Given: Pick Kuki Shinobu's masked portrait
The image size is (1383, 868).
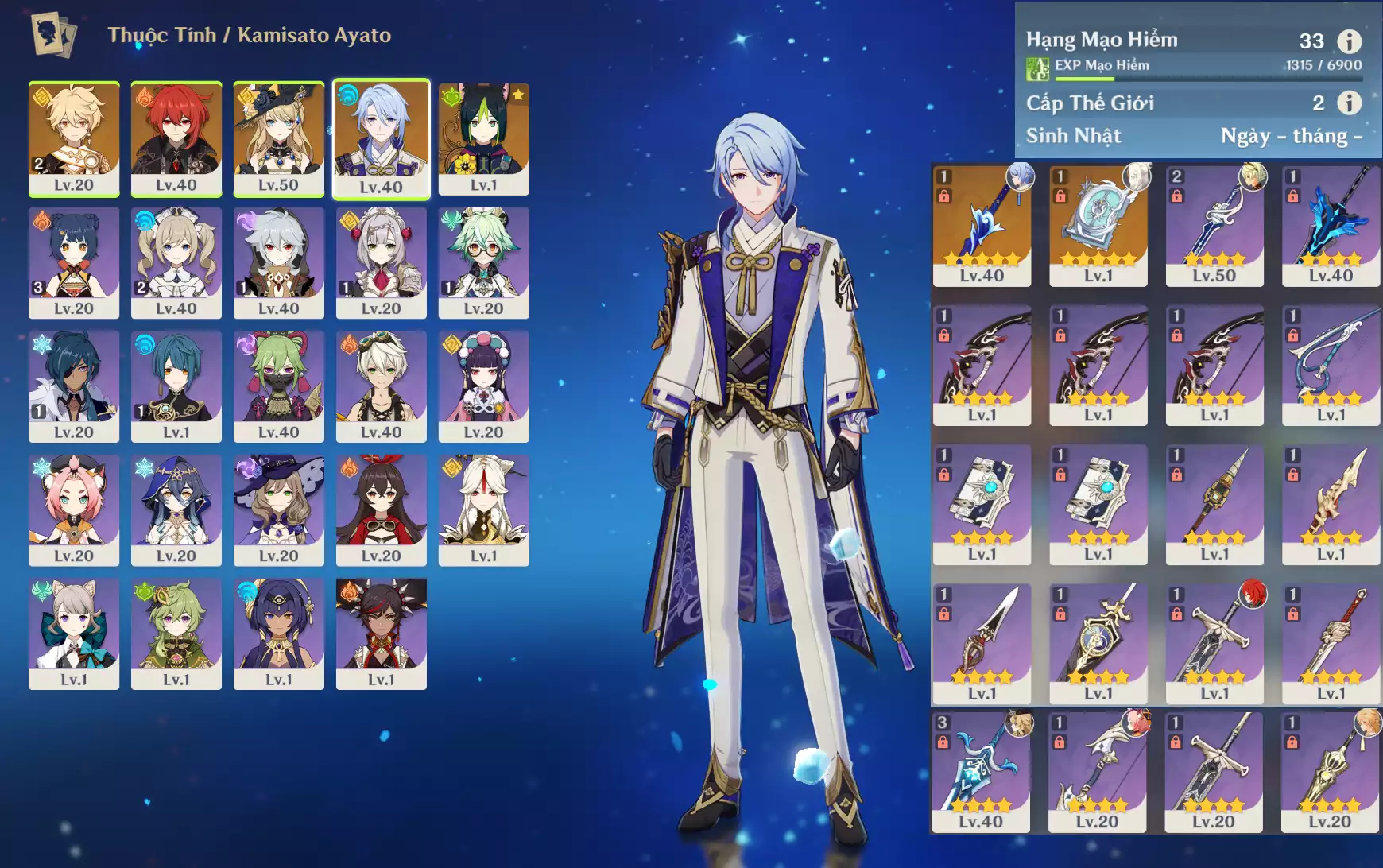Looking at the screenshot, I should pos(278,386).
